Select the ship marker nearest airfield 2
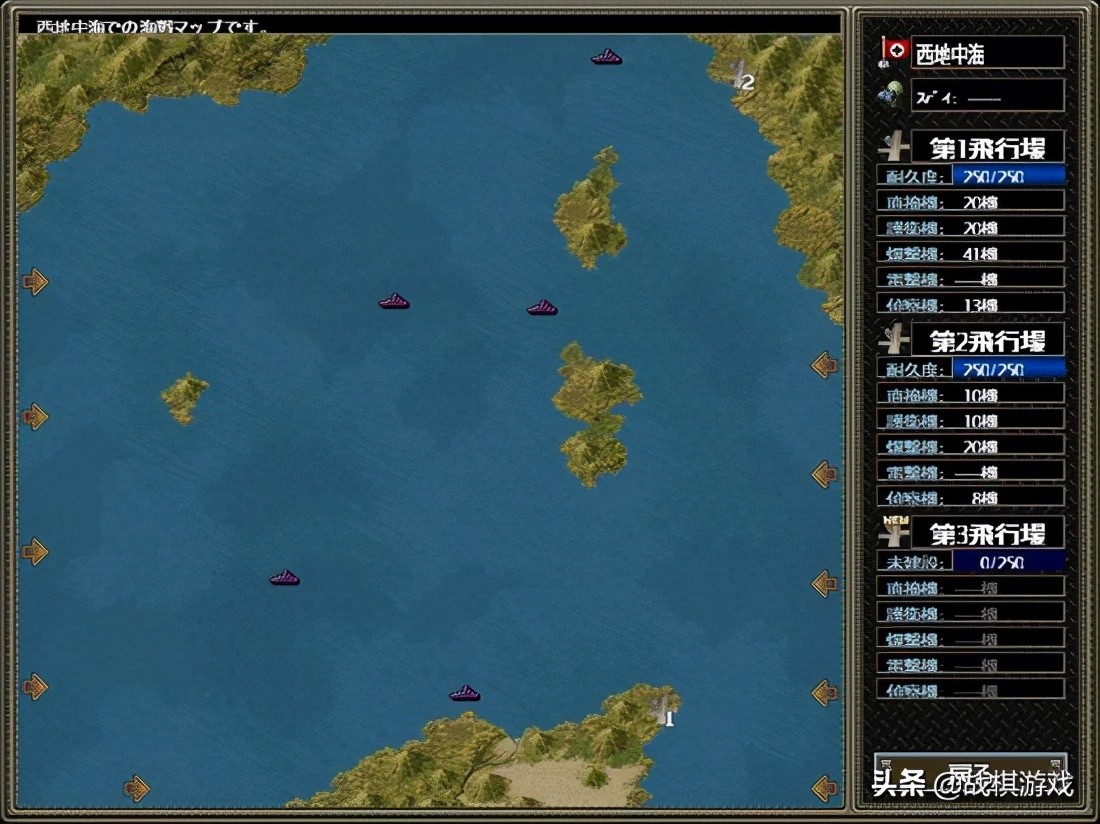The height and width of the screenshot is (824, 1100). pos(606,58)
